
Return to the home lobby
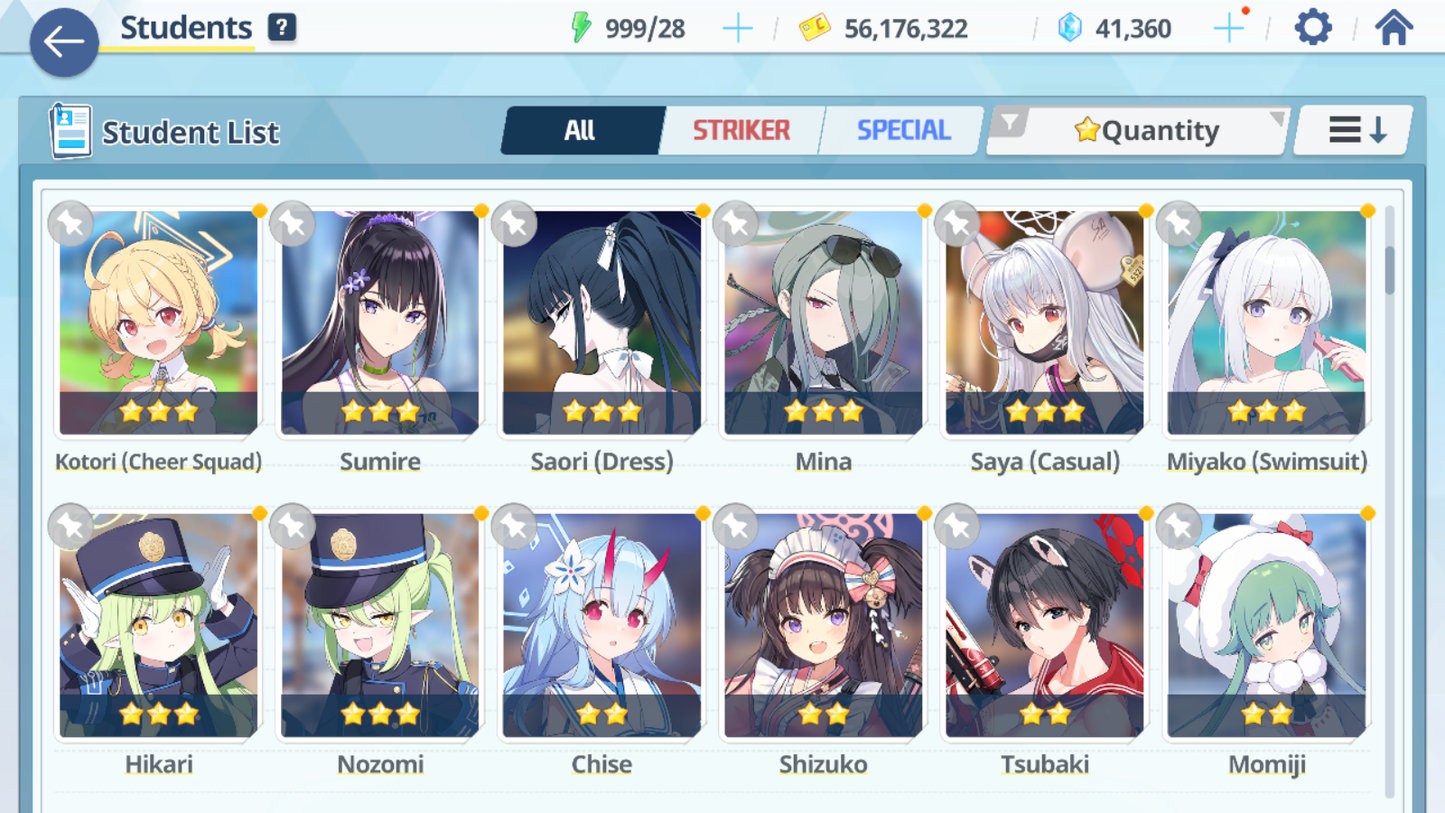(1393, 28)
